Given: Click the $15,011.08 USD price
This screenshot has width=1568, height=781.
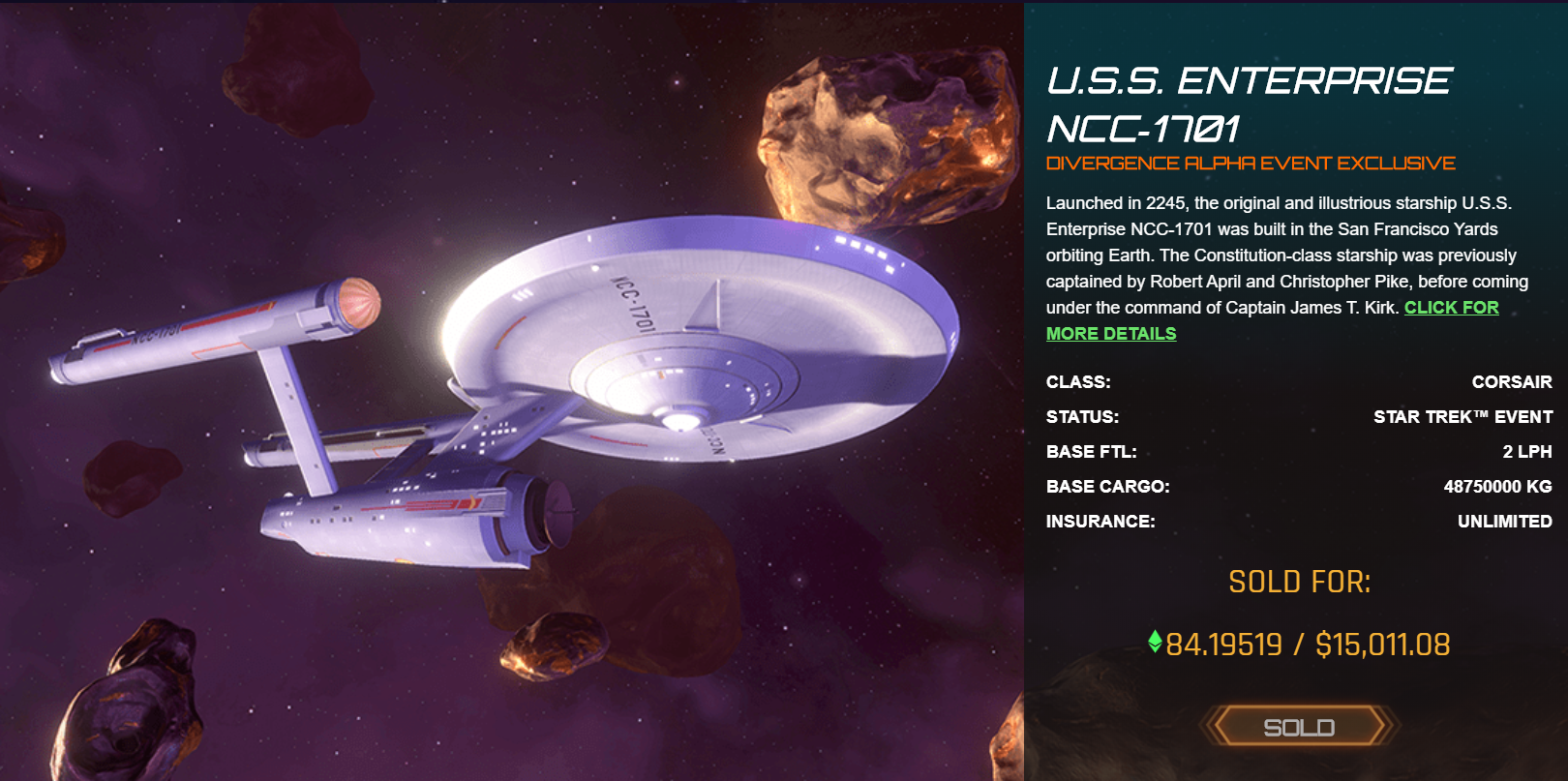Looking at the screenshot, I should (x=1382, y=642).
